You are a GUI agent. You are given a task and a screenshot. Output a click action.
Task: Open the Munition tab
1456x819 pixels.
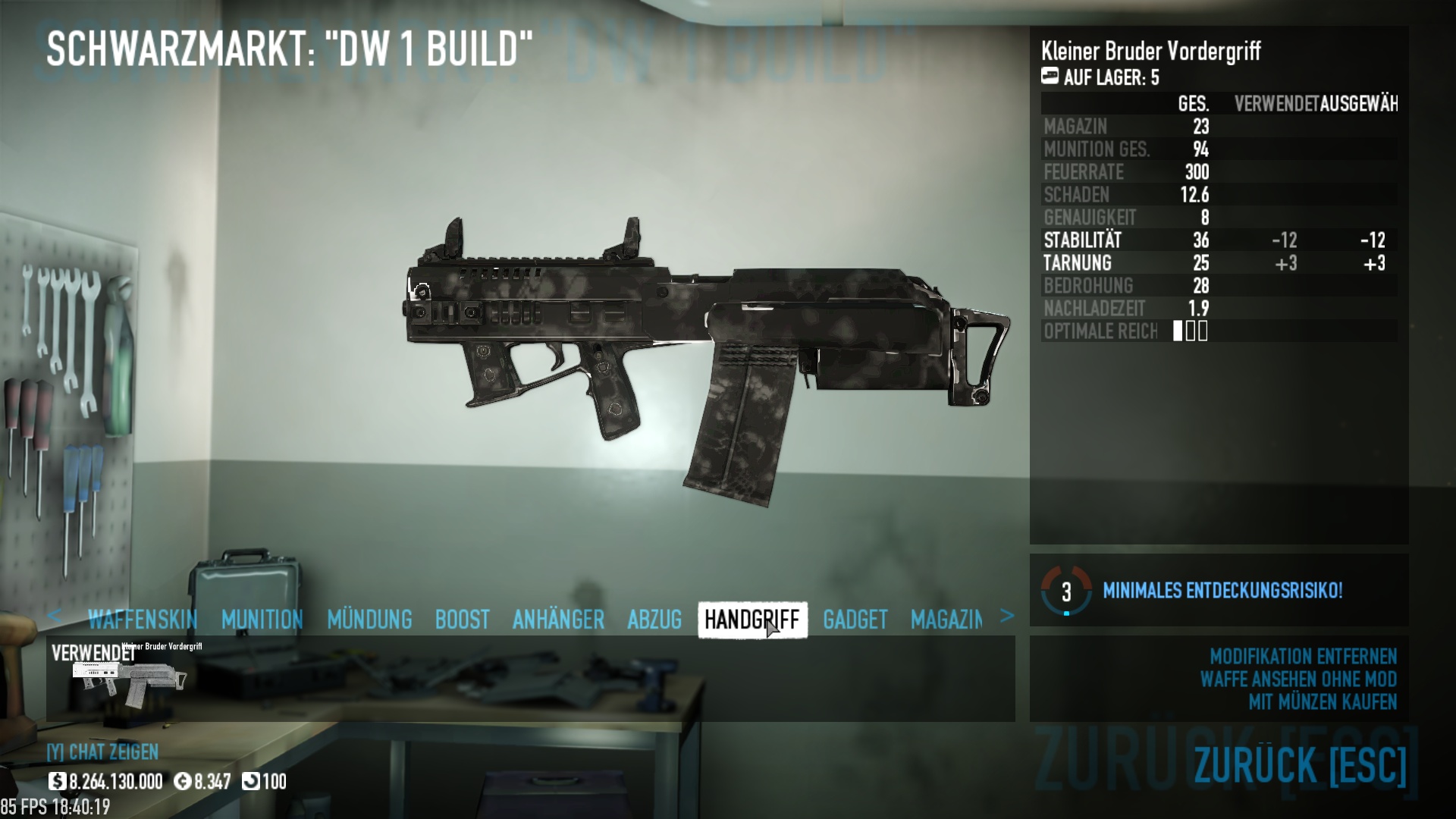click(262, 620)
